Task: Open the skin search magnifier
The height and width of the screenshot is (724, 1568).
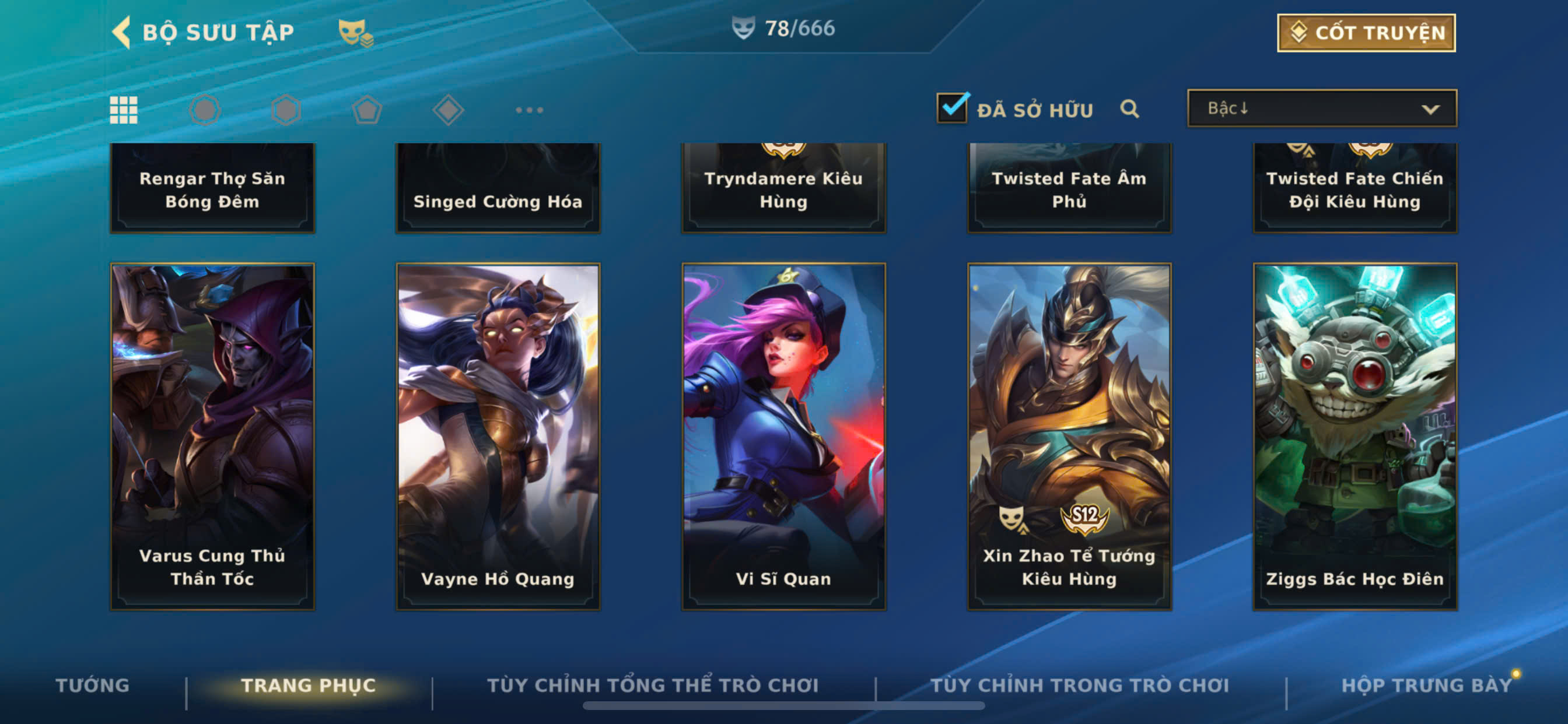Action: click(x=1129, y=110)
